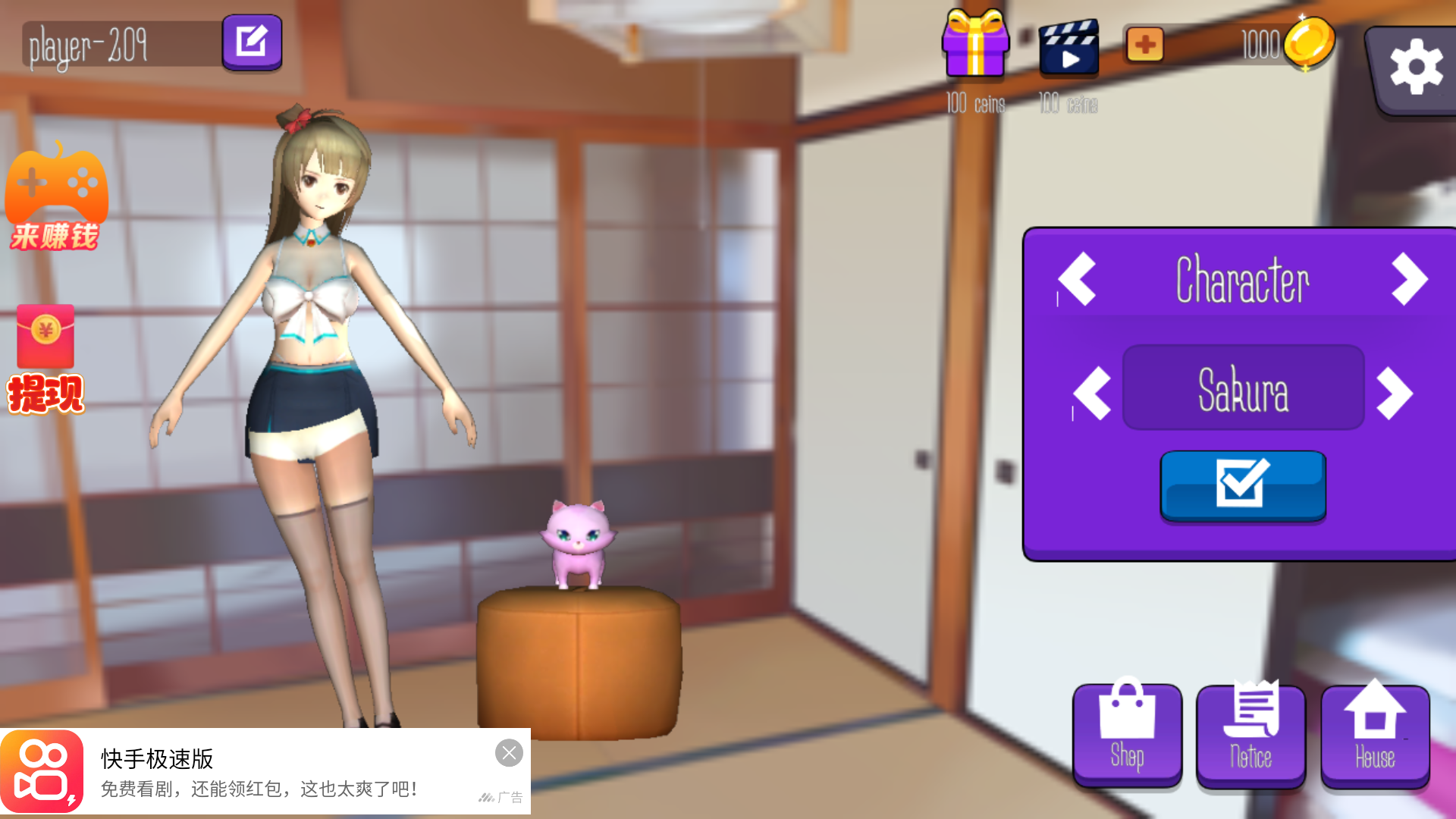
Task: Tap the orange plus to buy coins
Action: [1145, 45]
